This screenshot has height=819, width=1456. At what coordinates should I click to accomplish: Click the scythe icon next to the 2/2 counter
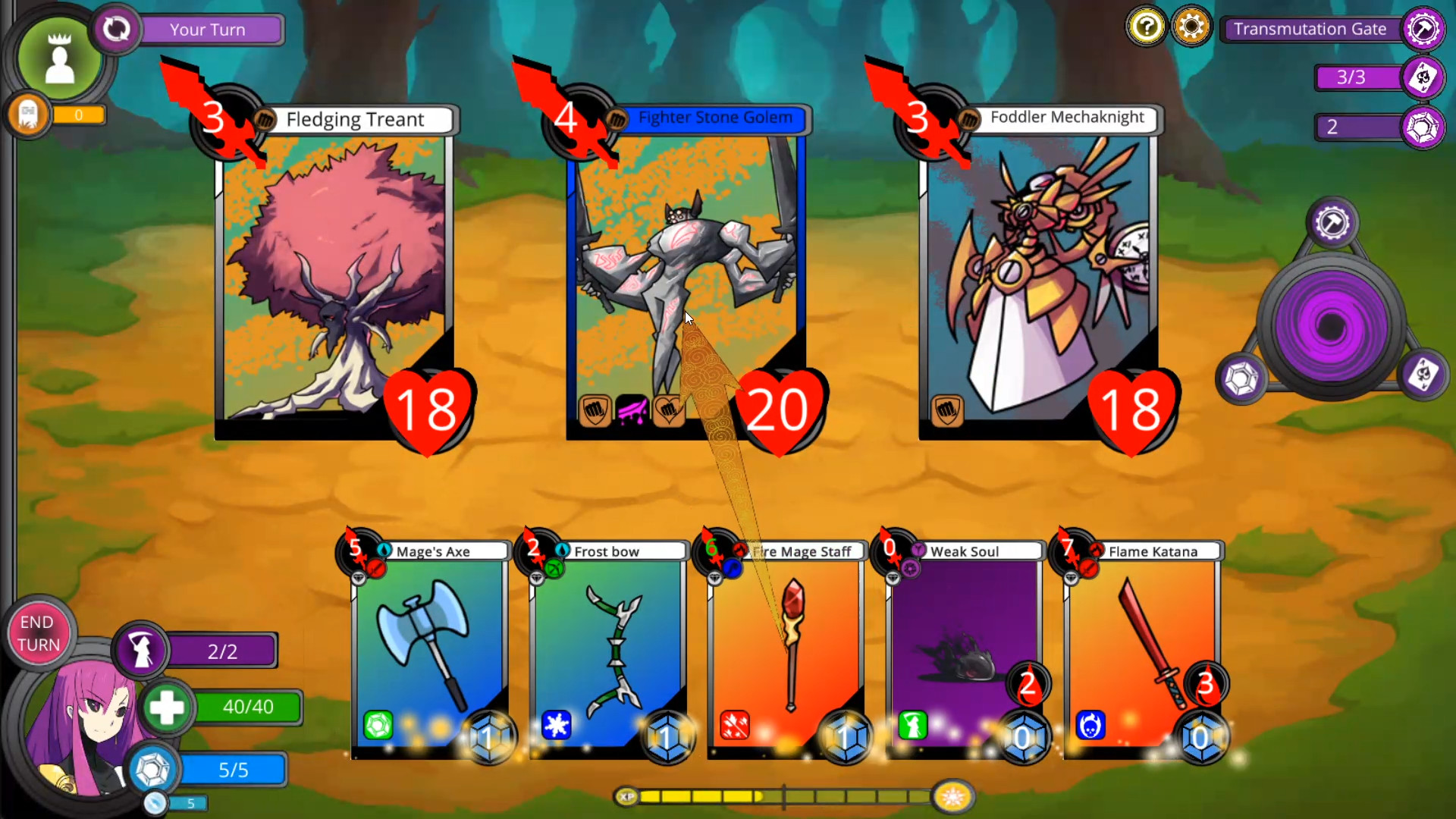pyautogui.click(x=143, y=649)
